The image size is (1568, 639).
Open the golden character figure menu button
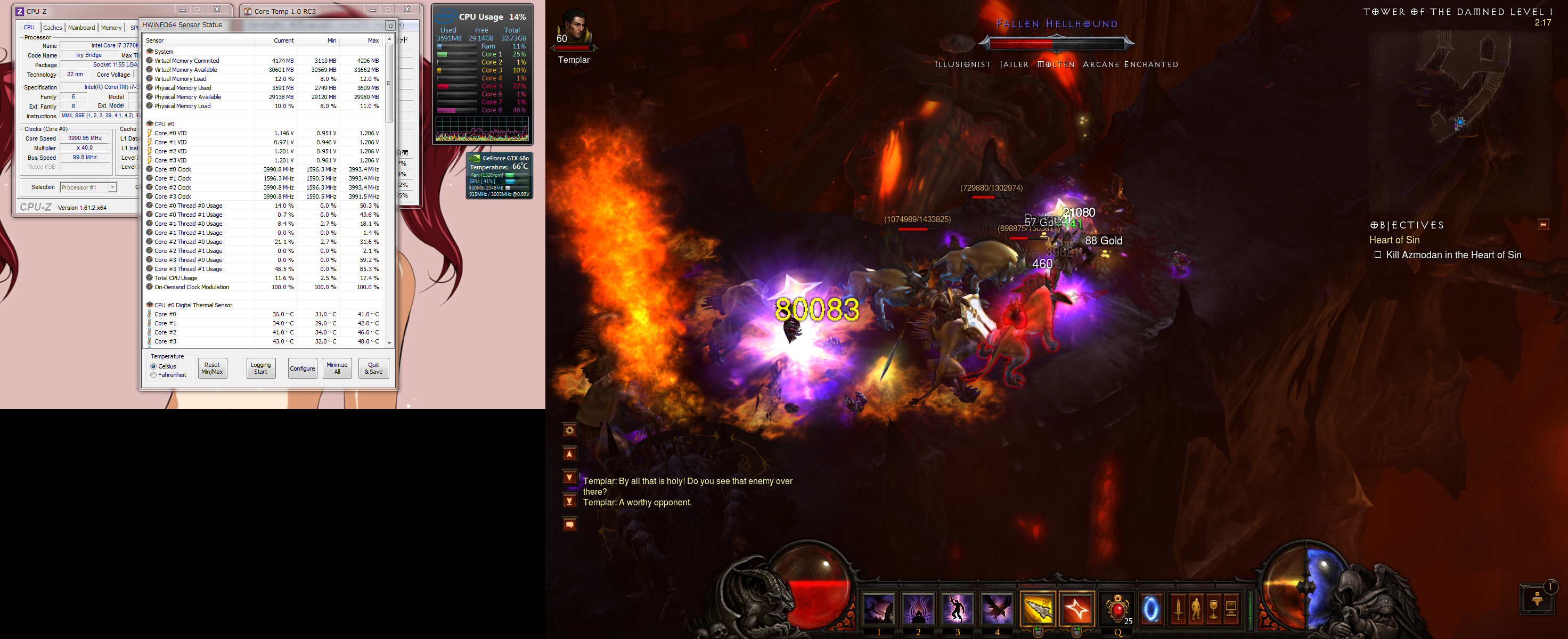click(x=1196, y=609)
